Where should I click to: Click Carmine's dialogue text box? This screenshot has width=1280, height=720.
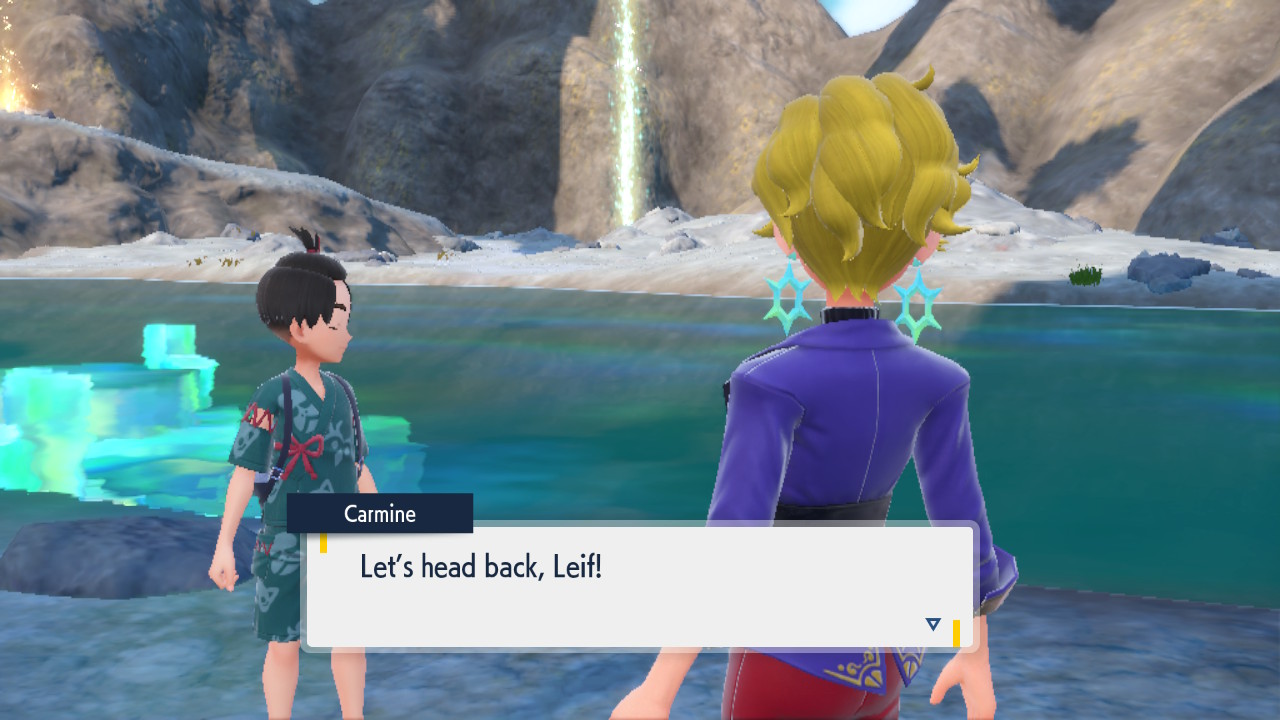tap(640, 587)
